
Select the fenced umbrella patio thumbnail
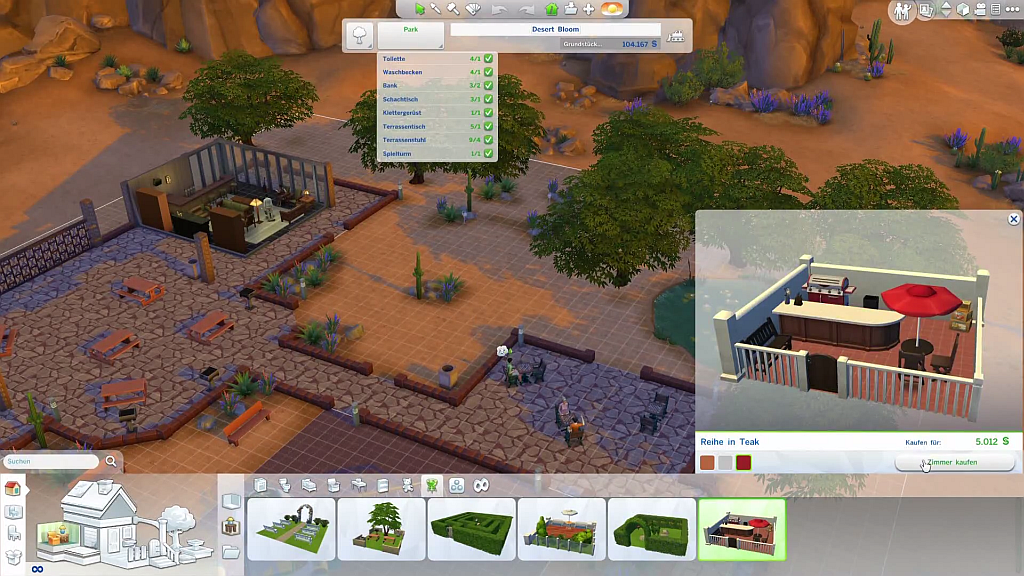561,529
